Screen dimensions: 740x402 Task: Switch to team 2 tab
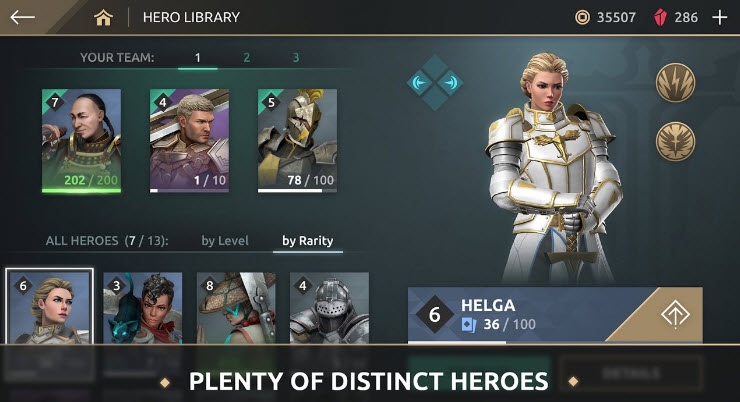[x=246, y=58]
